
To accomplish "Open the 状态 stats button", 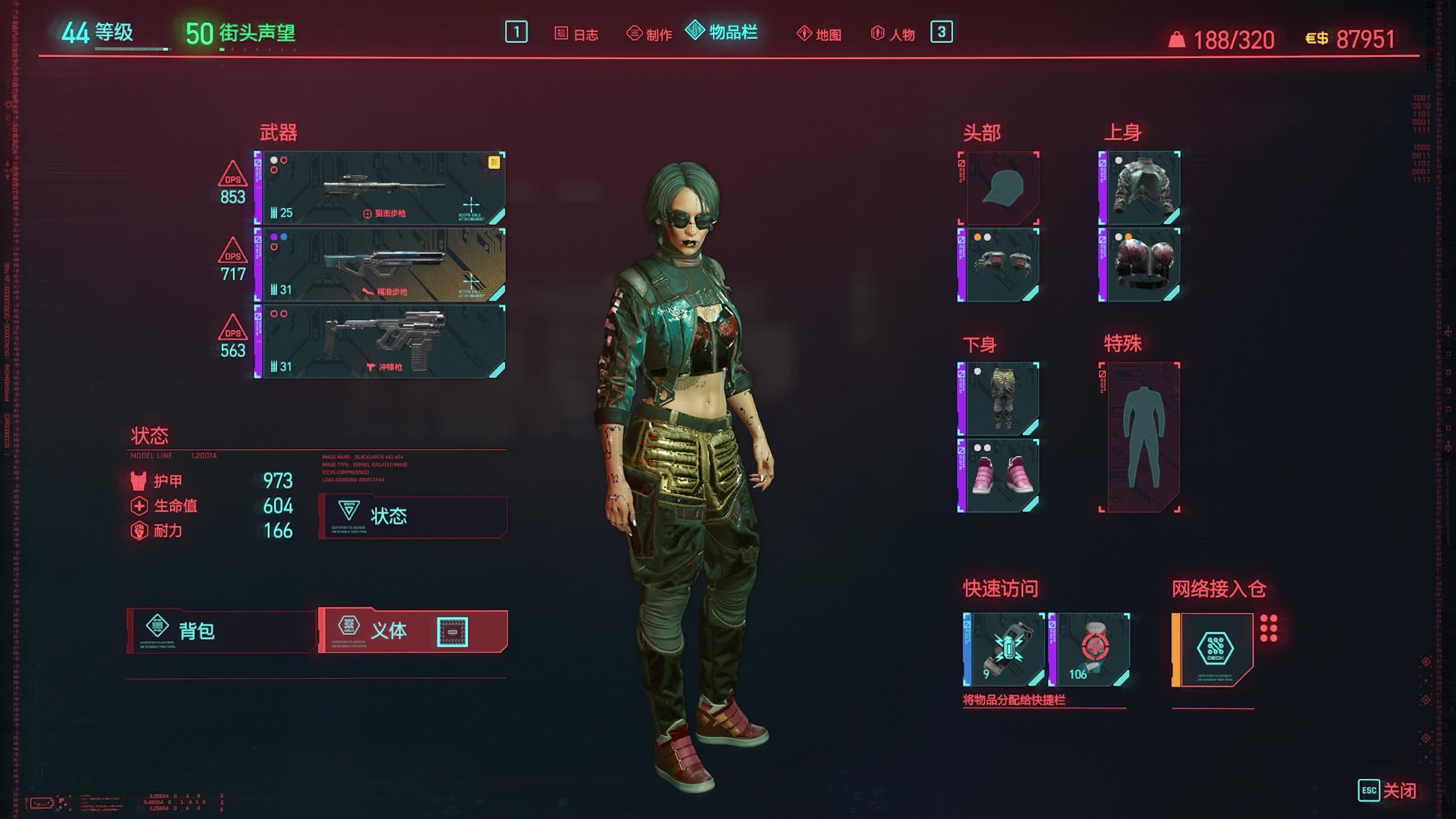I will coord(413,516).
